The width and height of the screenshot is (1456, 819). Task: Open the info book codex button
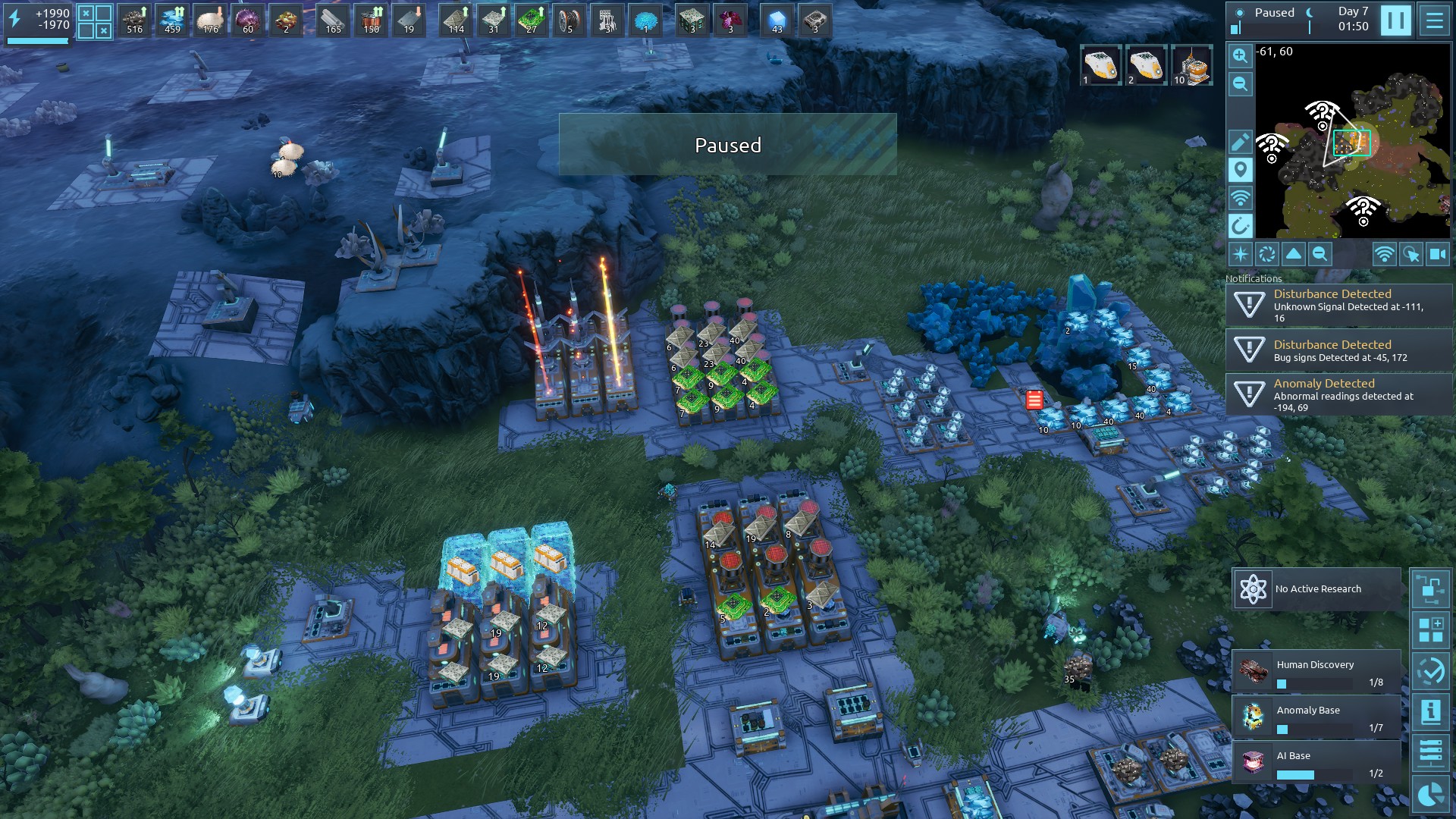tap(1430, 711)
